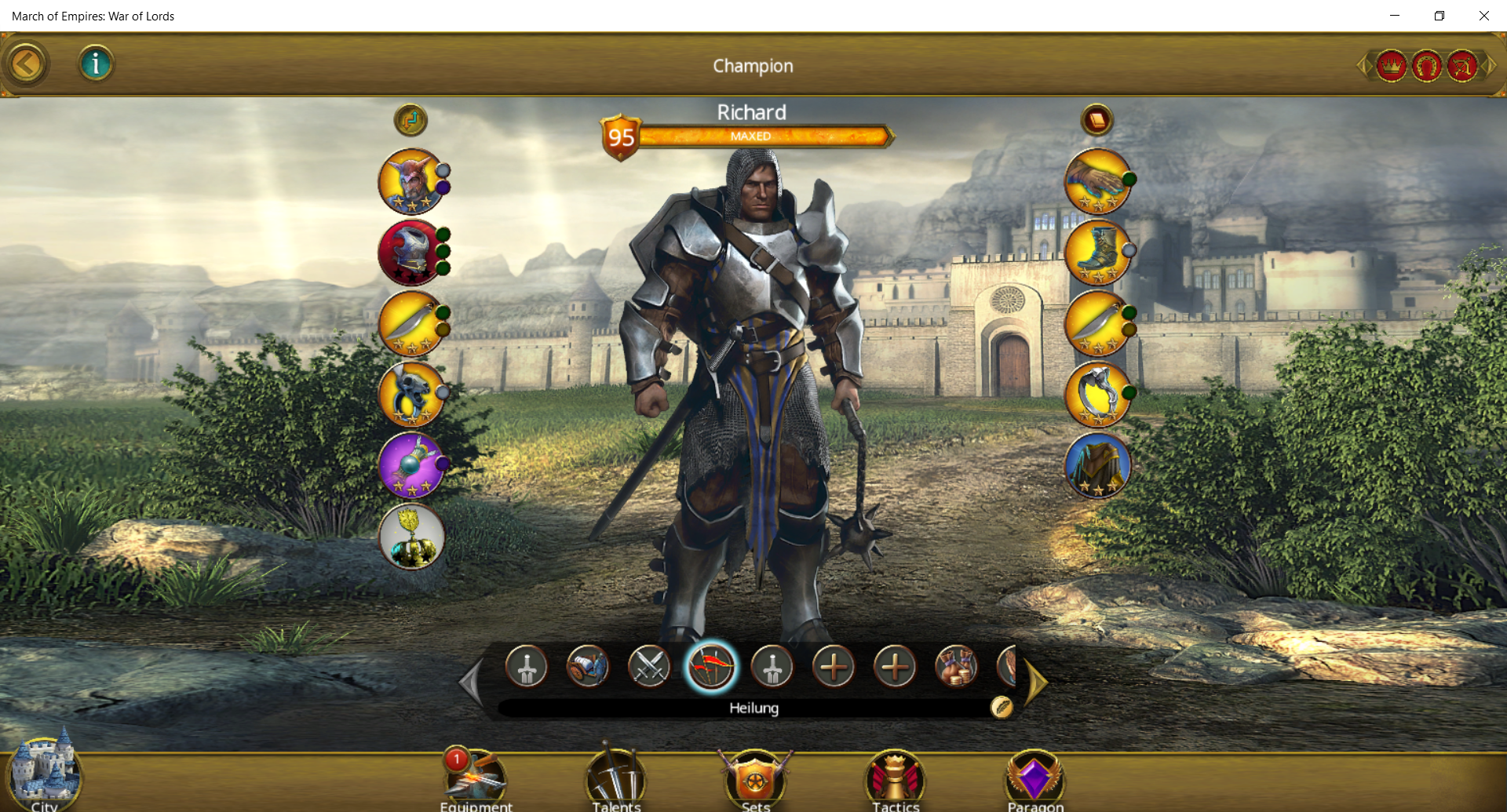This screenshot has height=812, width=1507.
Task: Show next presets with the yellow arrow
Action: pos(1036,683)
